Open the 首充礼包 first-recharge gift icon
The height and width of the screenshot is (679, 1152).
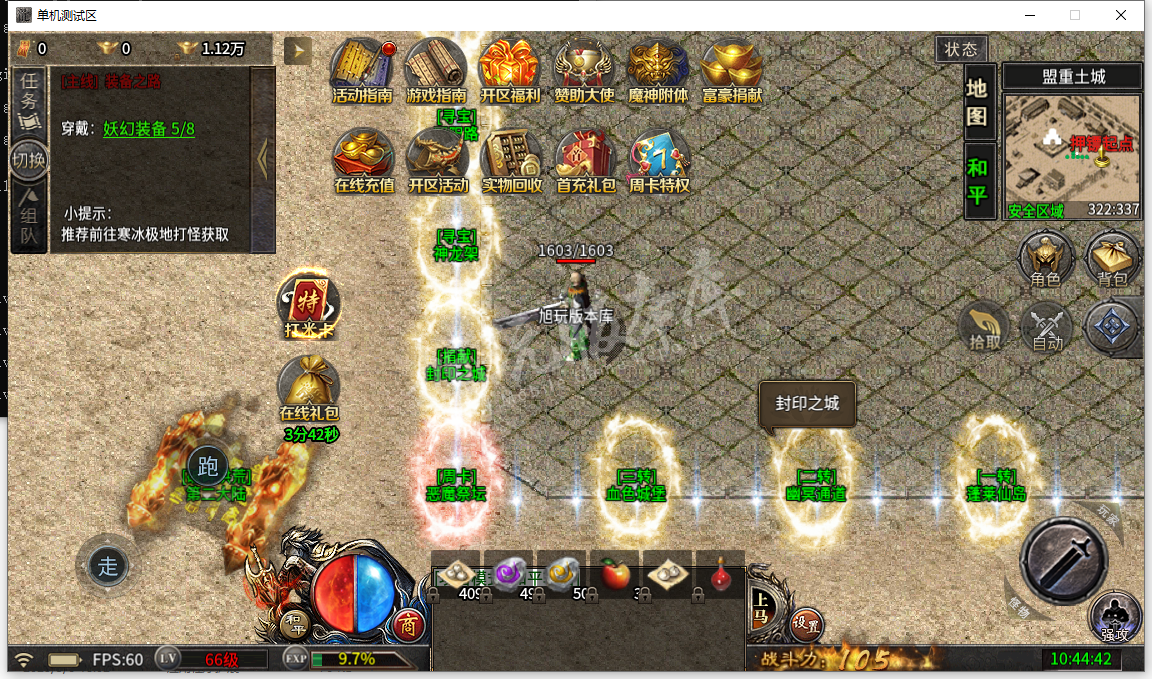pyautogui.click(x=586, y=160)
